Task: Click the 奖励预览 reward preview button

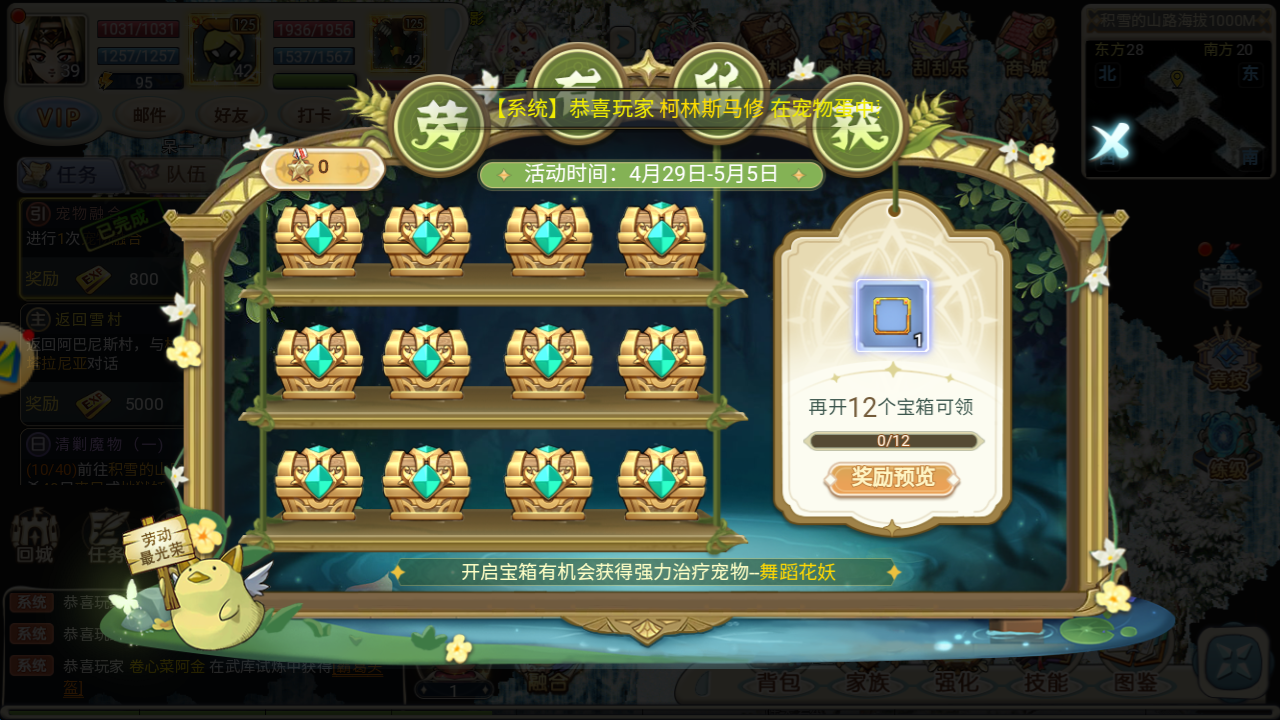Action: pos(892,479)
